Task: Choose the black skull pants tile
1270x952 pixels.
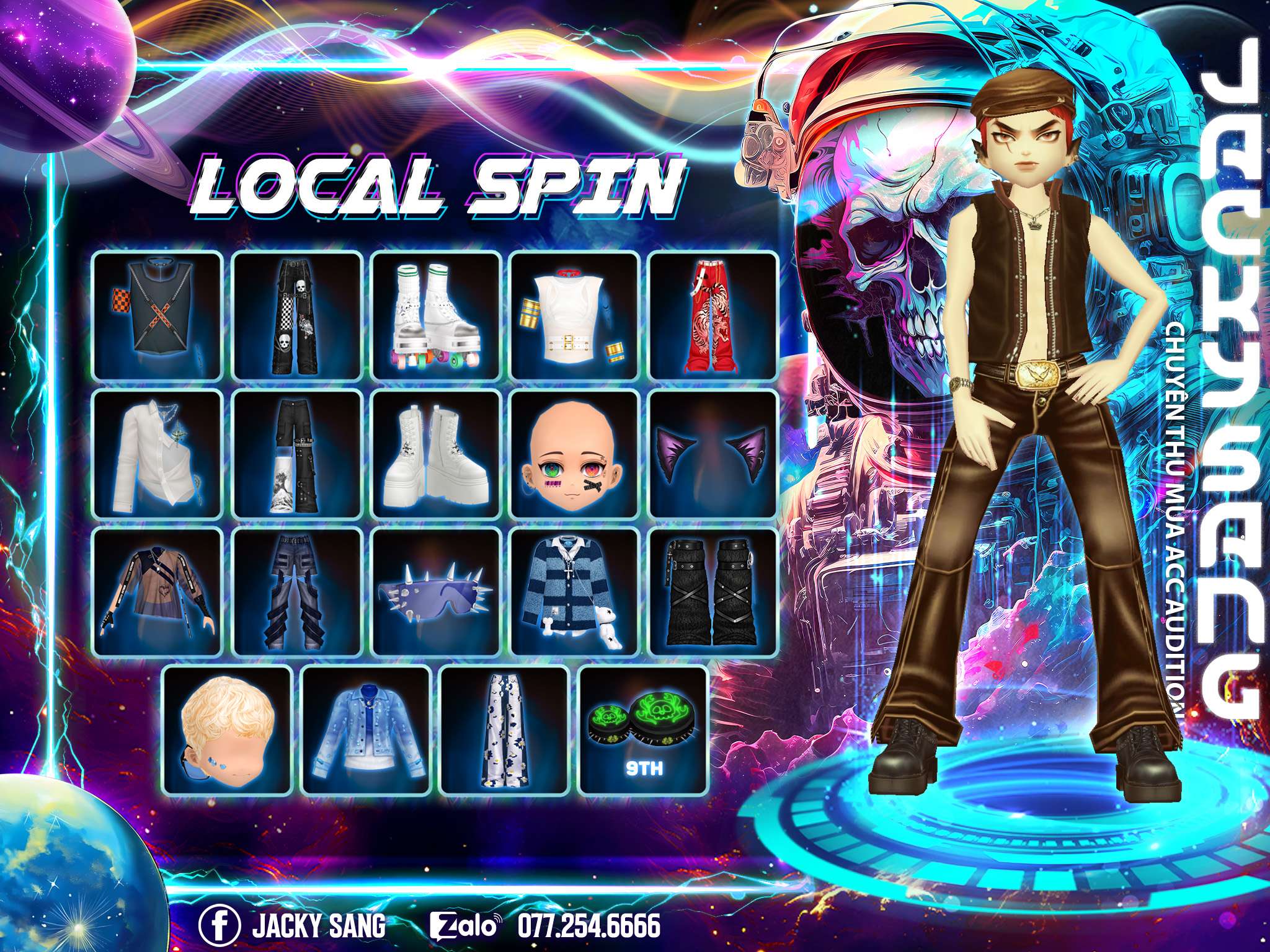Action: tap(297, 315)
